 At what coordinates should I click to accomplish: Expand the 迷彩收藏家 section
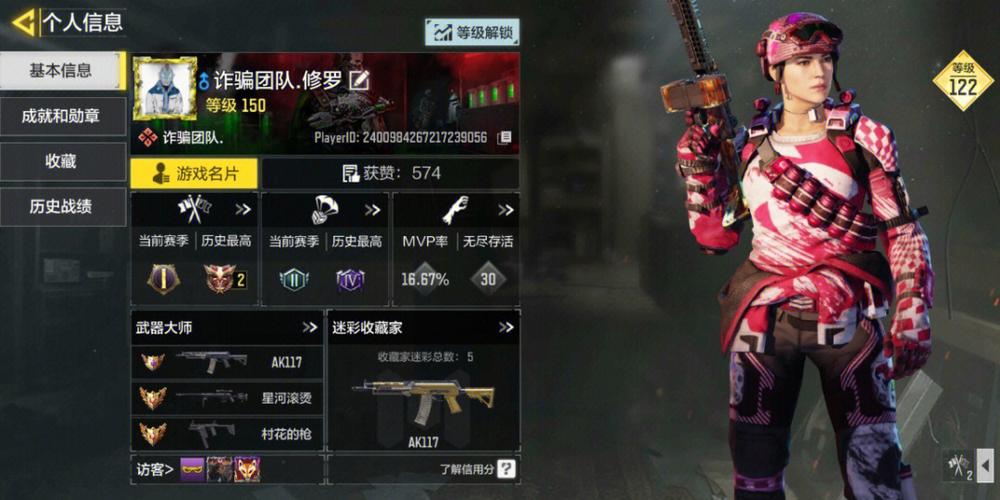pos(506,327)
